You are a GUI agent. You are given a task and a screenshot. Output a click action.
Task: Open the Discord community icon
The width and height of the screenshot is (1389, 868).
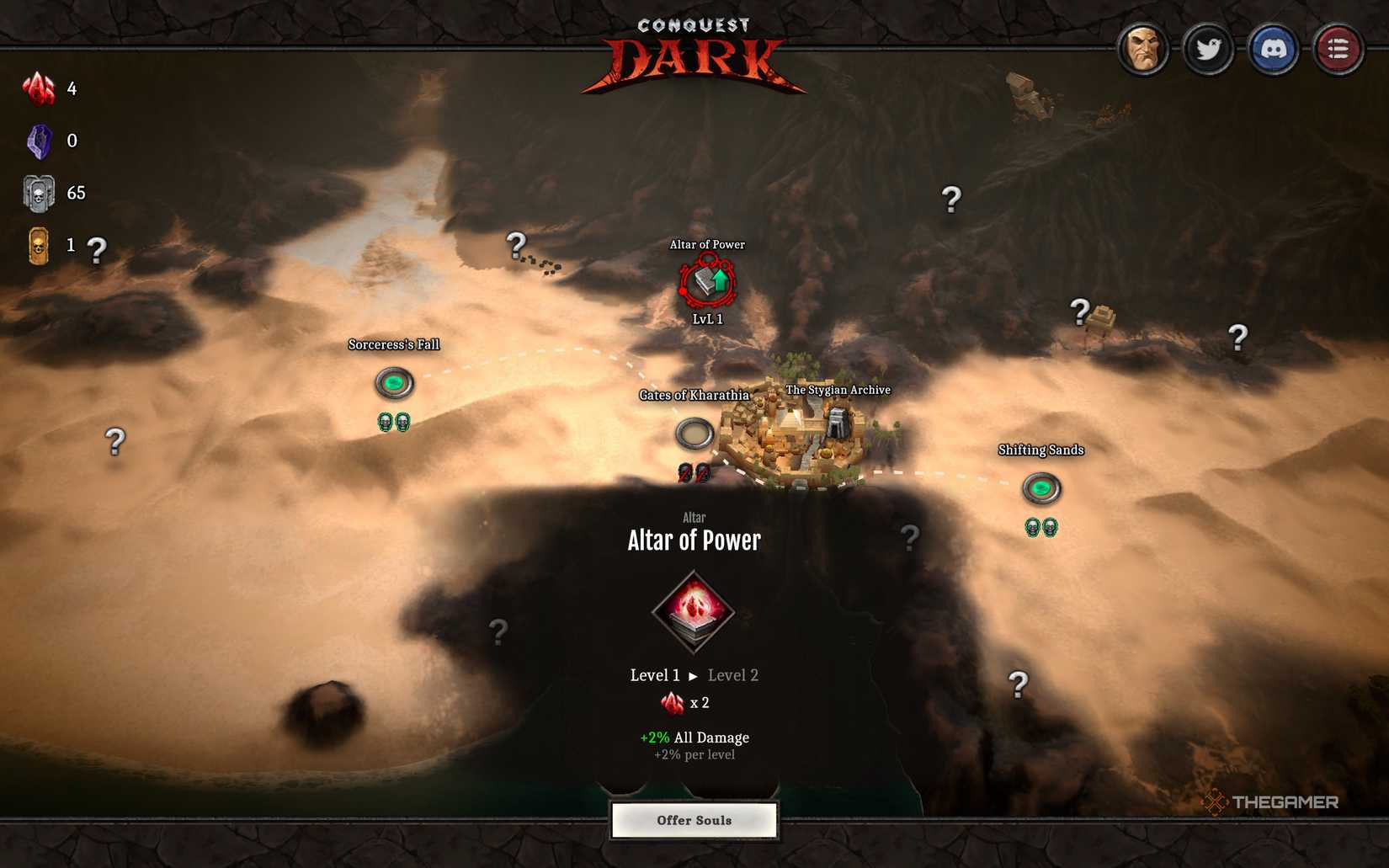coord(1274,49)
